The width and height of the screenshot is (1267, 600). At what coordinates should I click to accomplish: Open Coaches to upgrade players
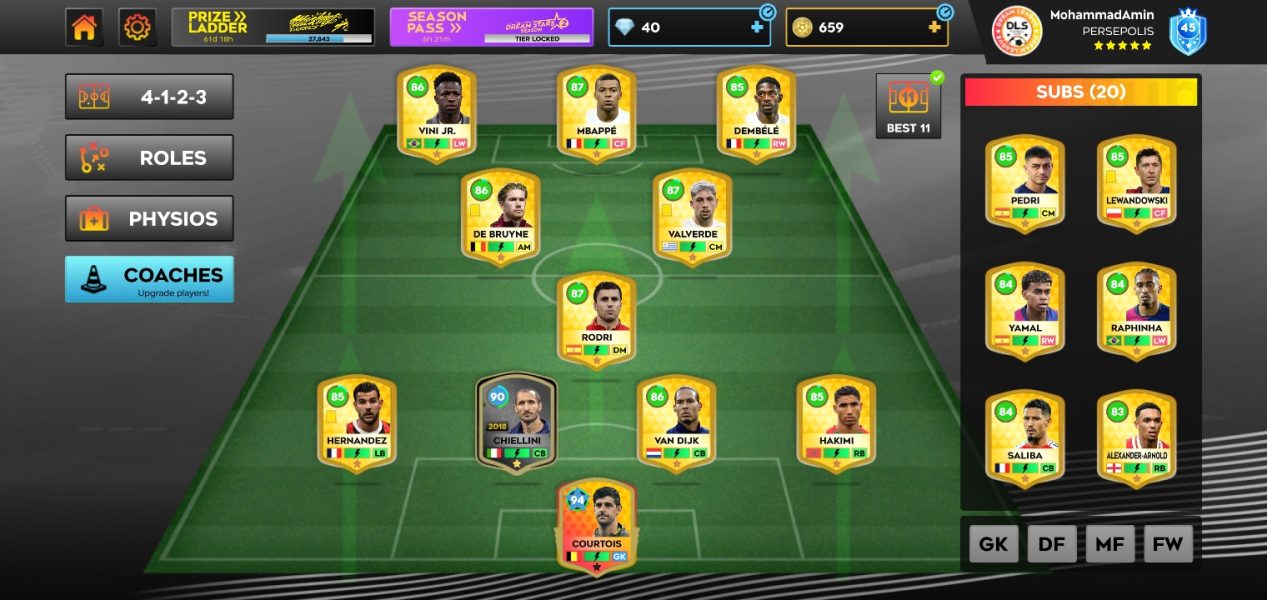(149, 279)
